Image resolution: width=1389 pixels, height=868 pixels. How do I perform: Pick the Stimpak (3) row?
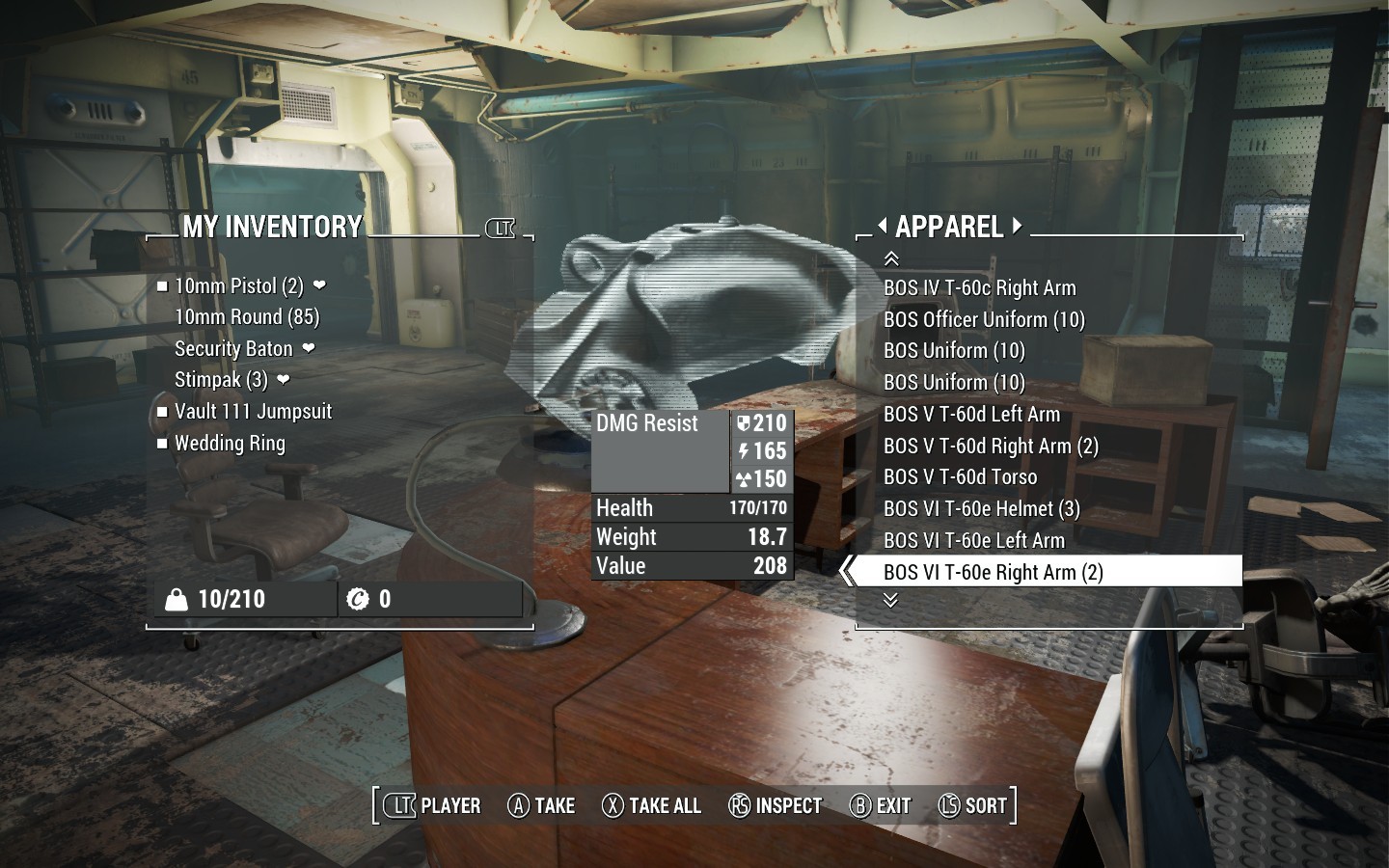221,380
